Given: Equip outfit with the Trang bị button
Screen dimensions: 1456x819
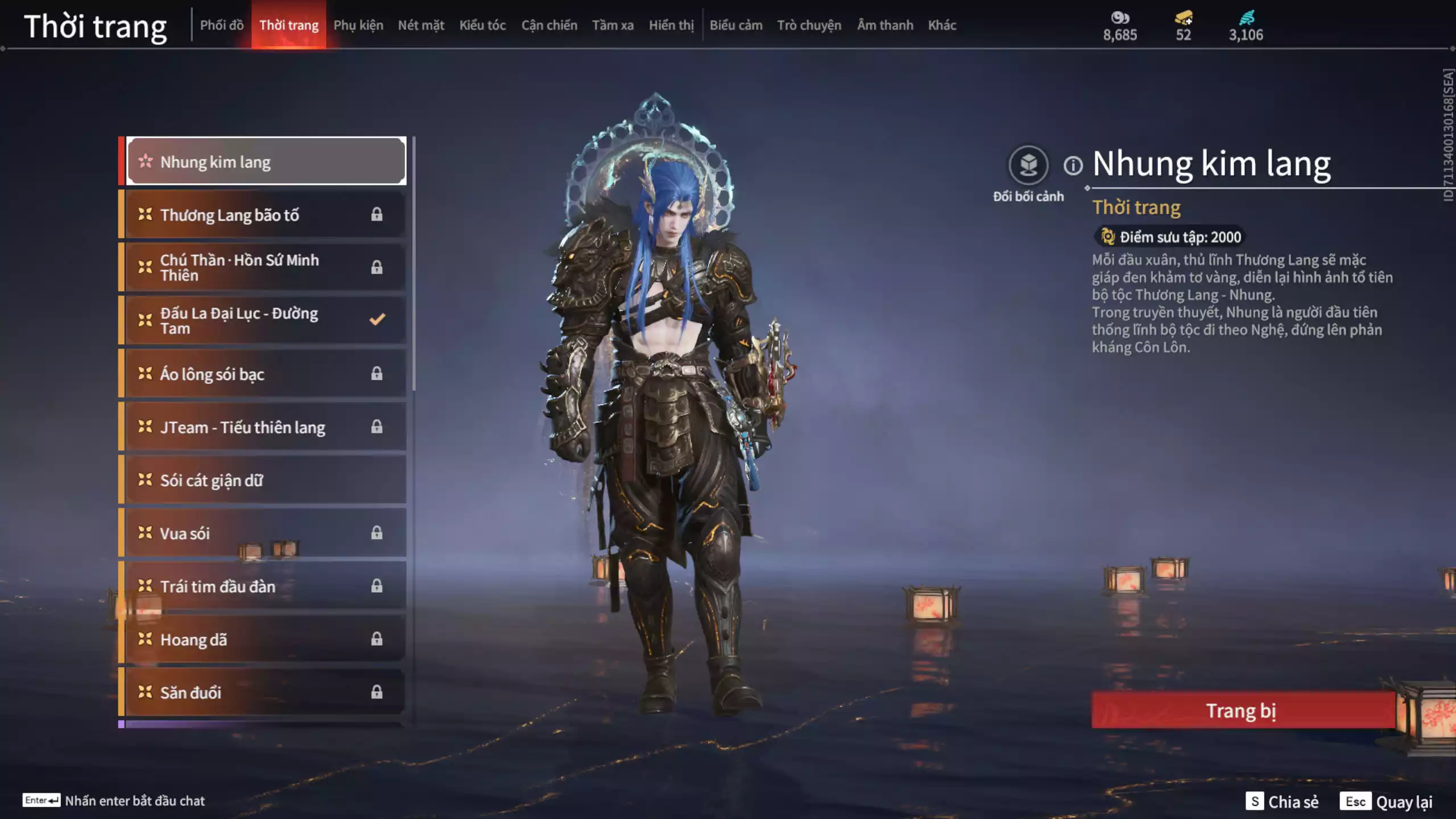Looking at the screenshot, I should click(1243, 710).
